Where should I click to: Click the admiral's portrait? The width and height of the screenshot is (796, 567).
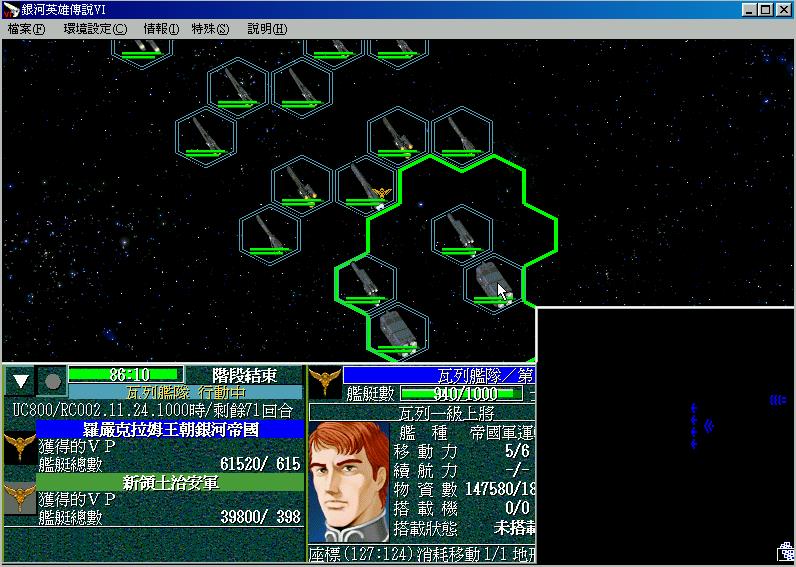tap(349, 482)
